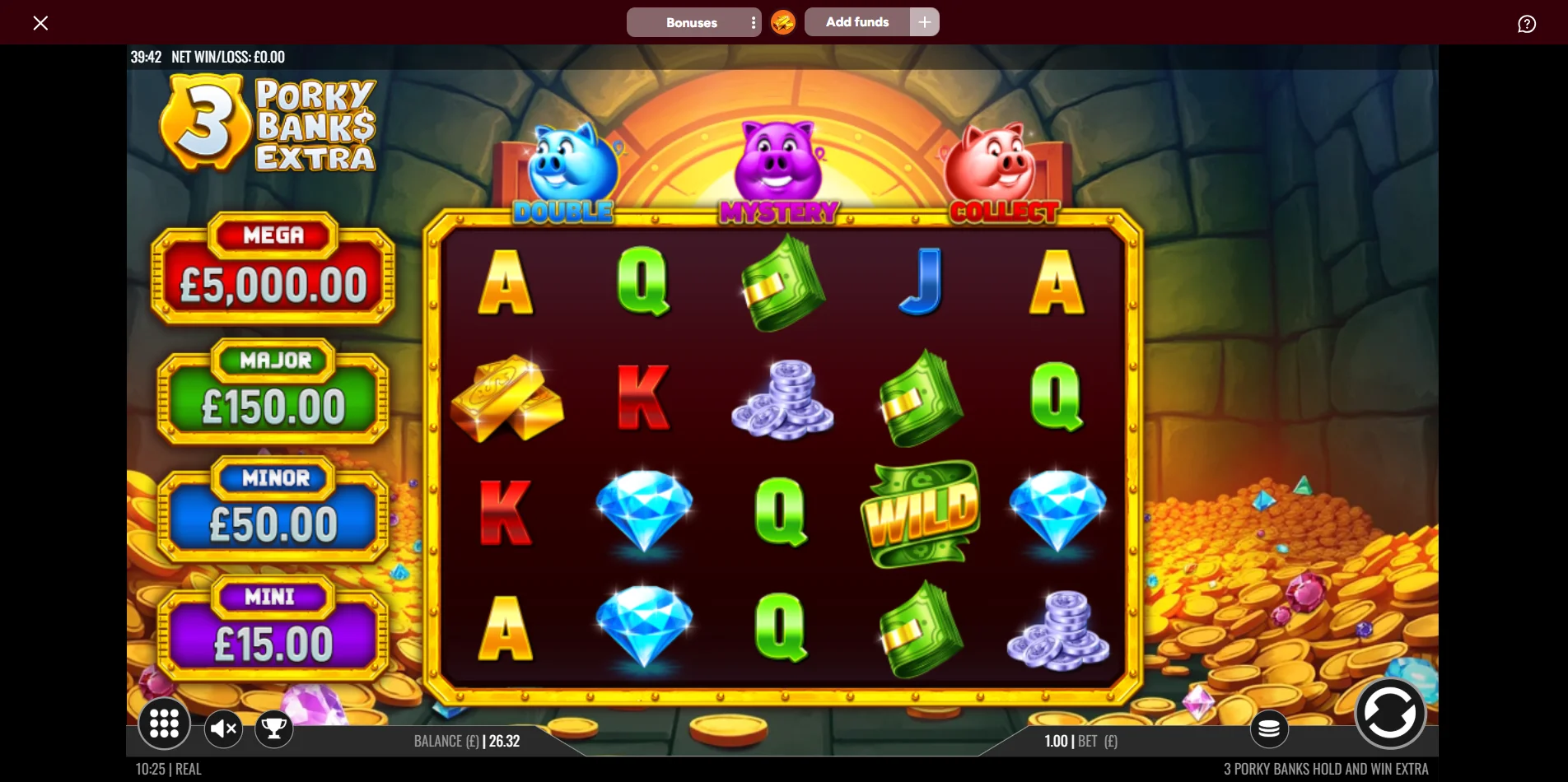Click the WILD symbol on the reels
1568x782 pixels.
click(920, 513)
